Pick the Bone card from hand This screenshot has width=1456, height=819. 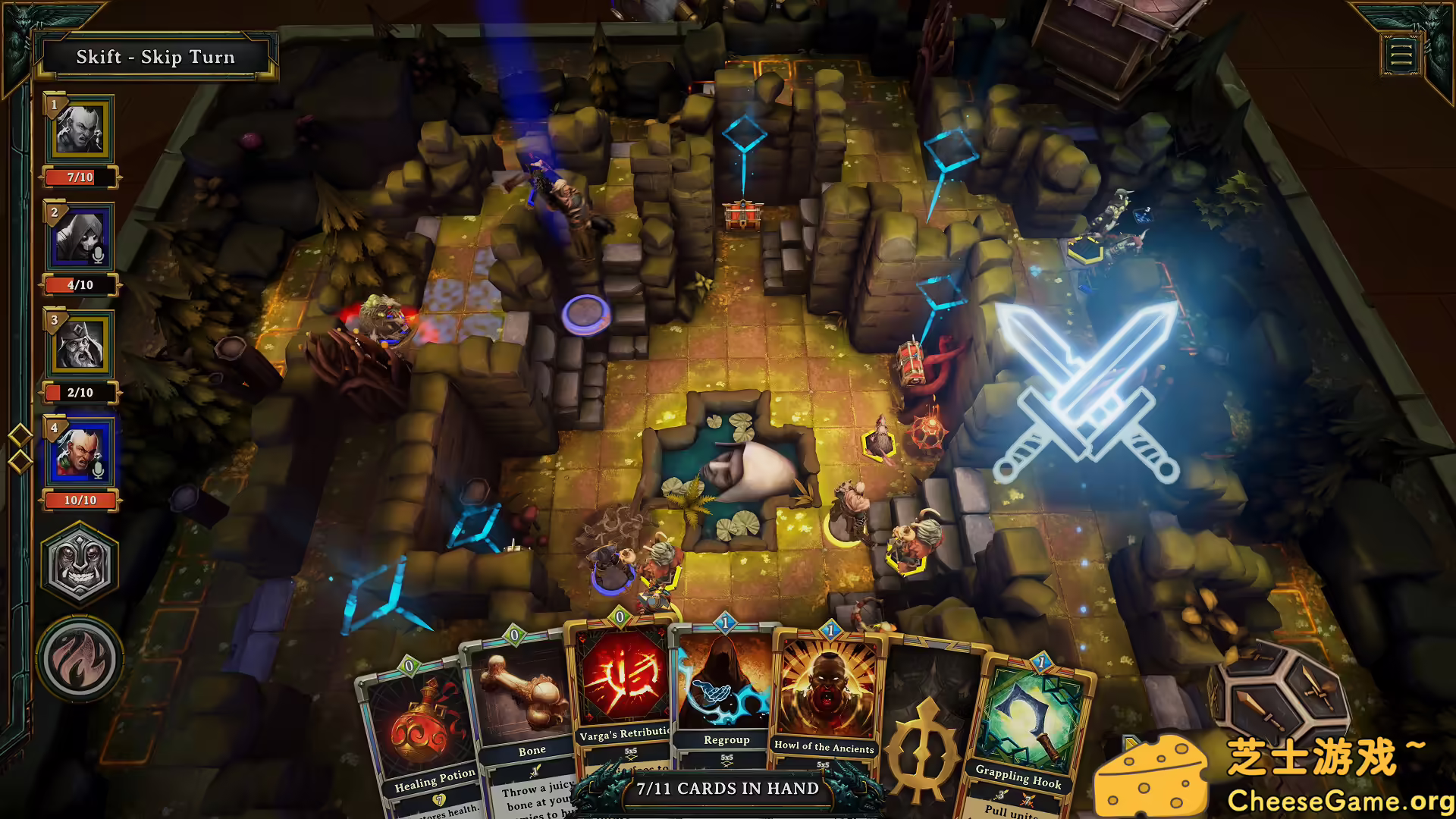[523, 713]
